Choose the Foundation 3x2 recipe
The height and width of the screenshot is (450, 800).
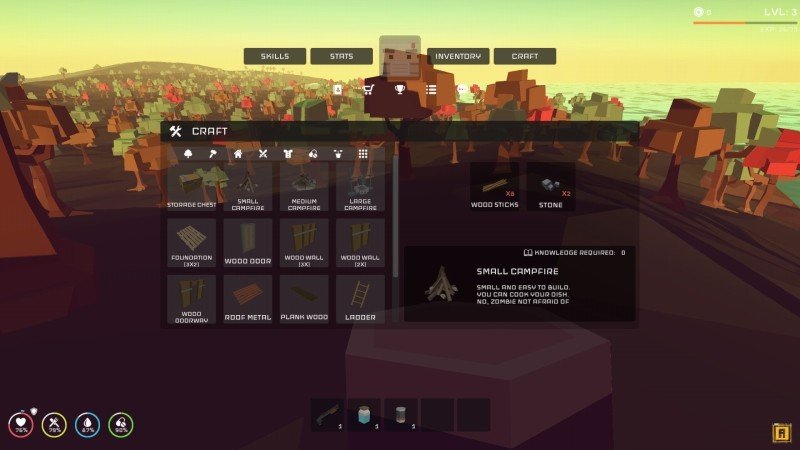pyautogui.click(x=192, y=243)
